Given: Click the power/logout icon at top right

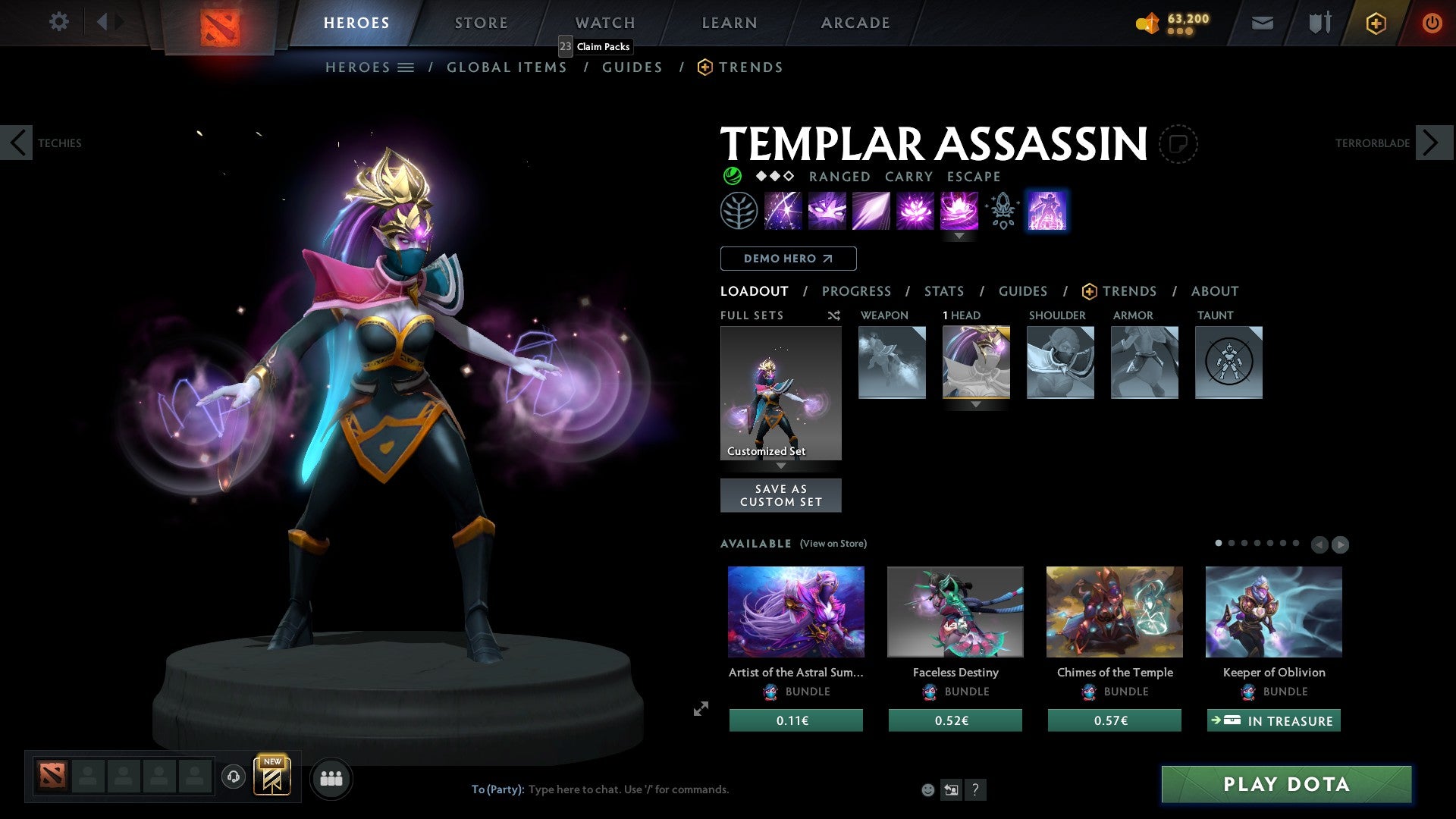Looking at the screenshot, I should (1432, 23).
